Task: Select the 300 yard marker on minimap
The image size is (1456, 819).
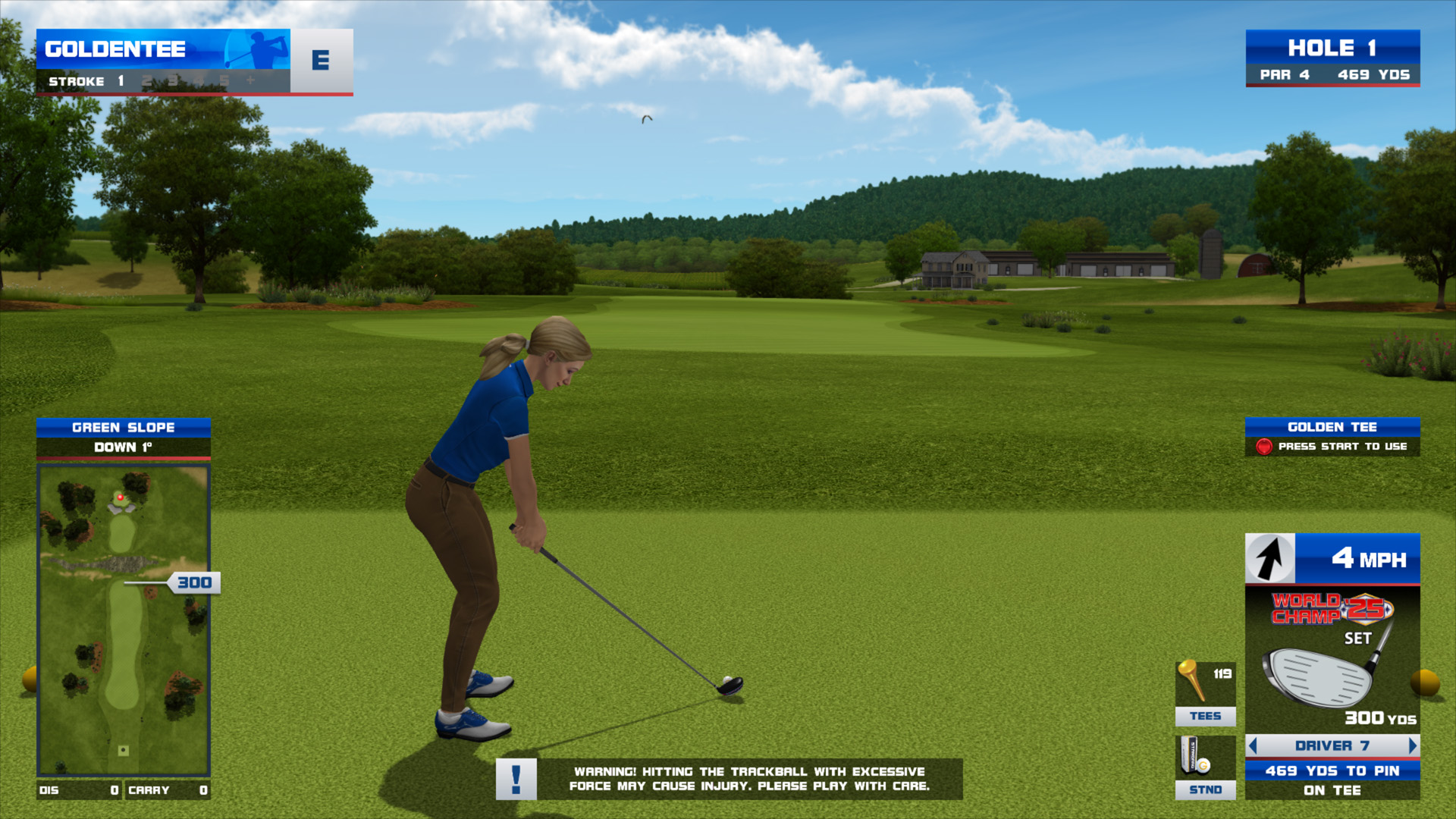Action: (194, 582)
